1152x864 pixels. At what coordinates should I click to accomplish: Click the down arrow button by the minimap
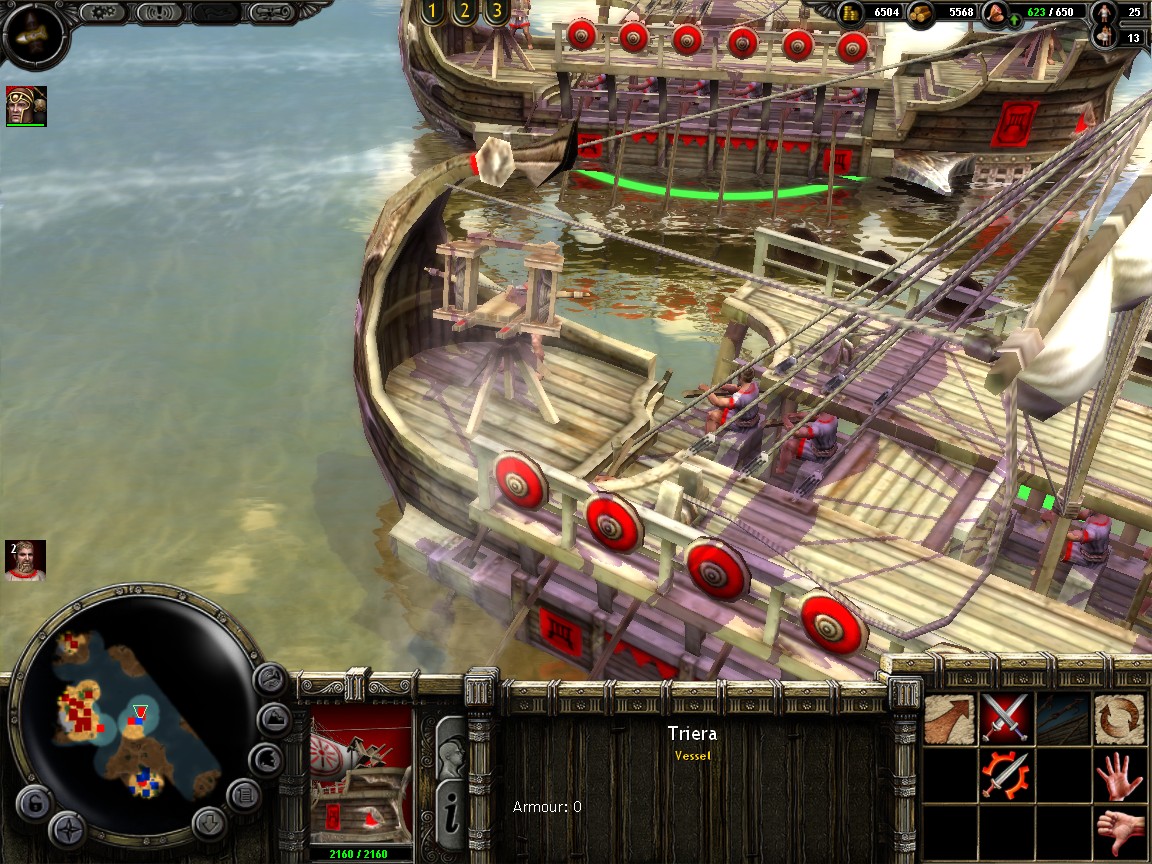(210, 824)
